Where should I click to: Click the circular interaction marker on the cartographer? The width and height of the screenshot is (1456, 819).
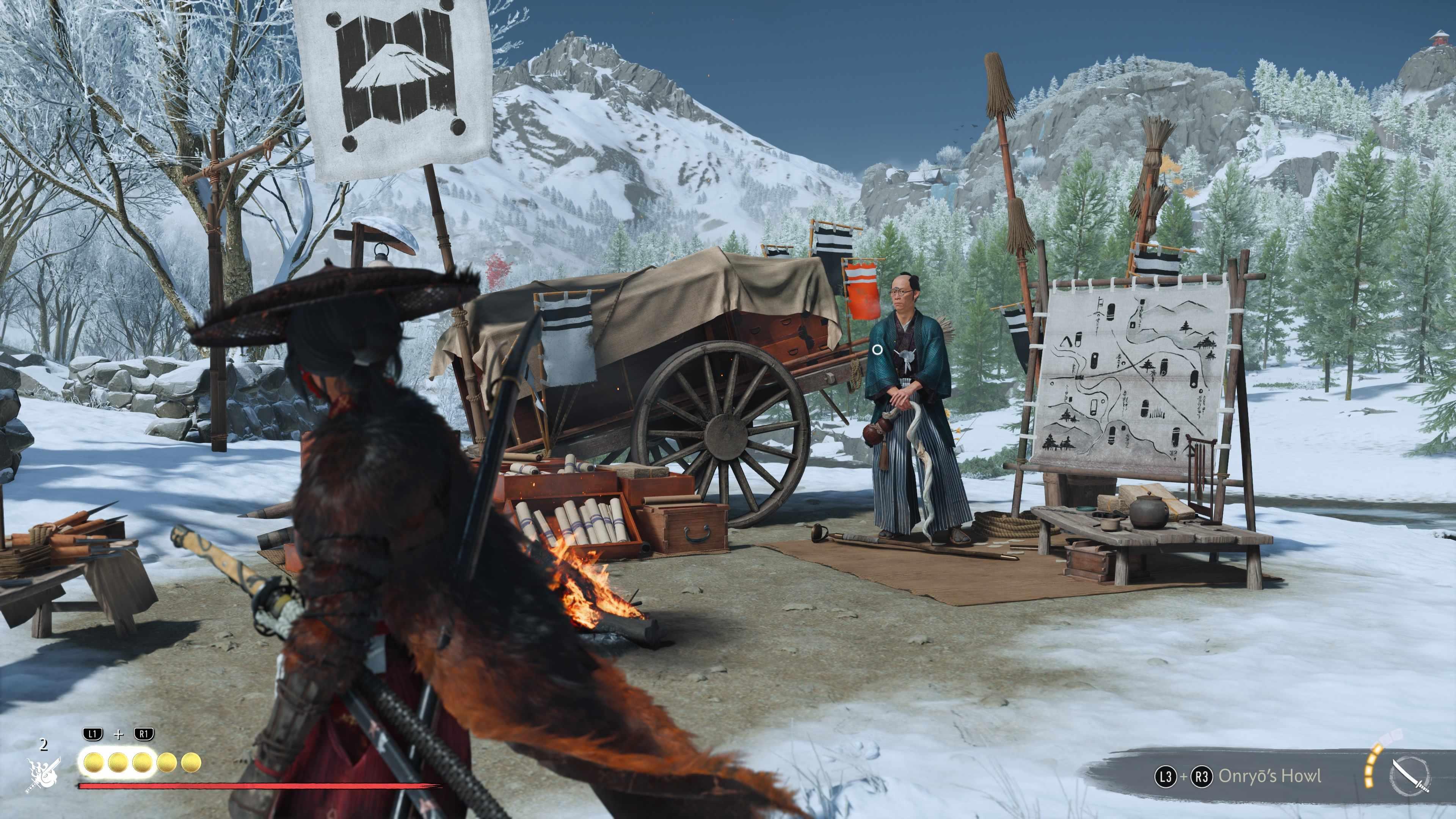point(877,350)
